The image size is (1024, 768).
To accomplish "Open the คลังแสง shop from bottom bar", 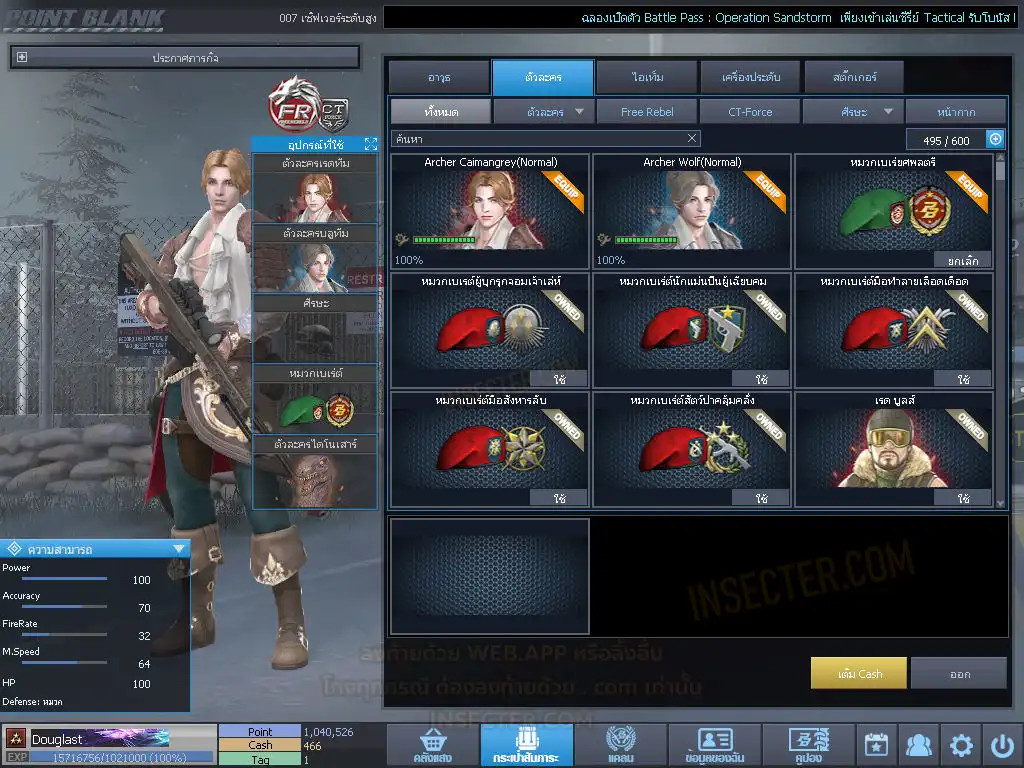I will coord(432,746).
